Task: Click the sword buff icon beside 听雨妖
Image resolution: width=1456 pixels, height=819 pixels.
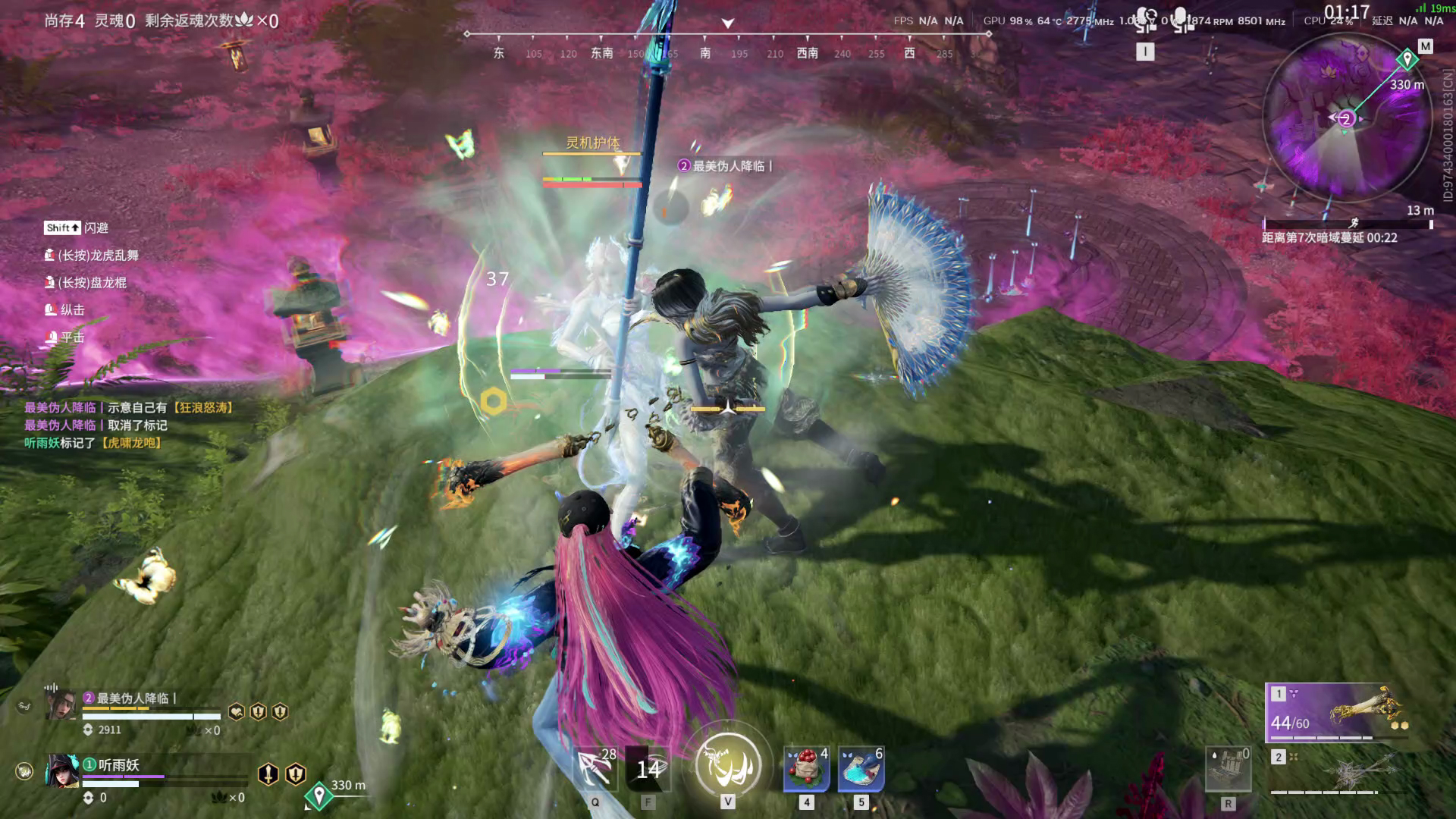Action: point(268,773)
